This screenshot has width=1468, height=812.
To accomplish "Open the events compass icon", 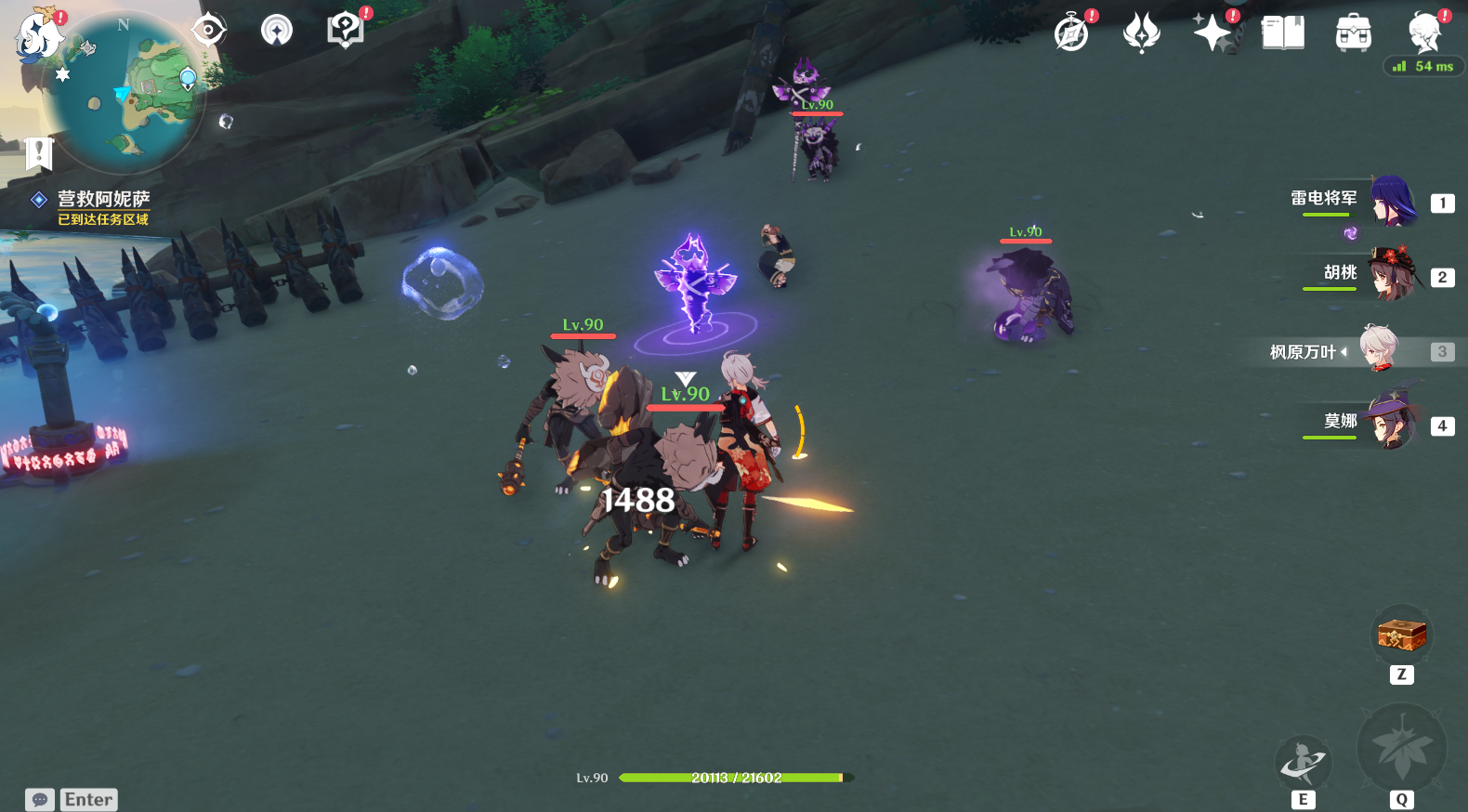I will 1071,33.
